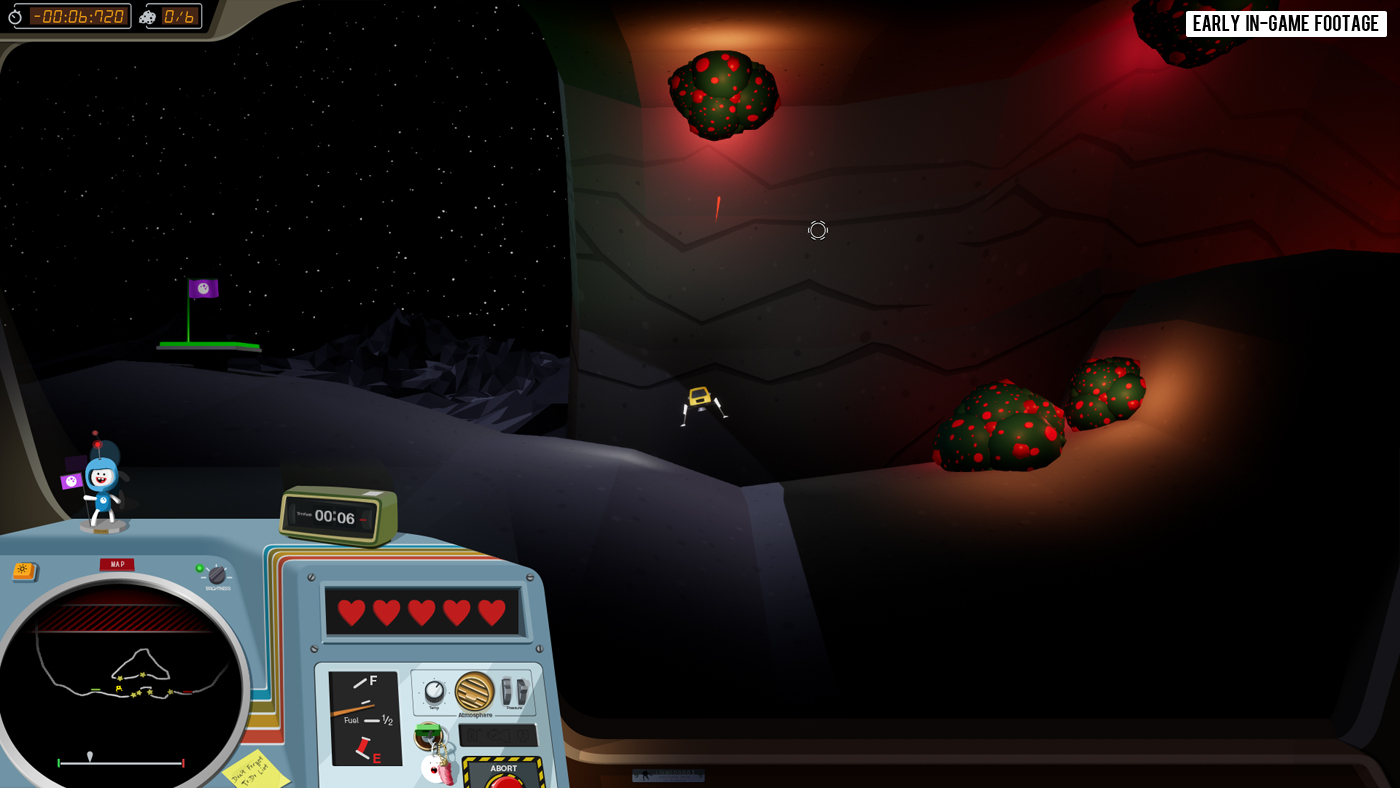Open the yellow To-Do List sticky note
The height and width of the screenshot is (788, 1400).
(x=254, y=771)
